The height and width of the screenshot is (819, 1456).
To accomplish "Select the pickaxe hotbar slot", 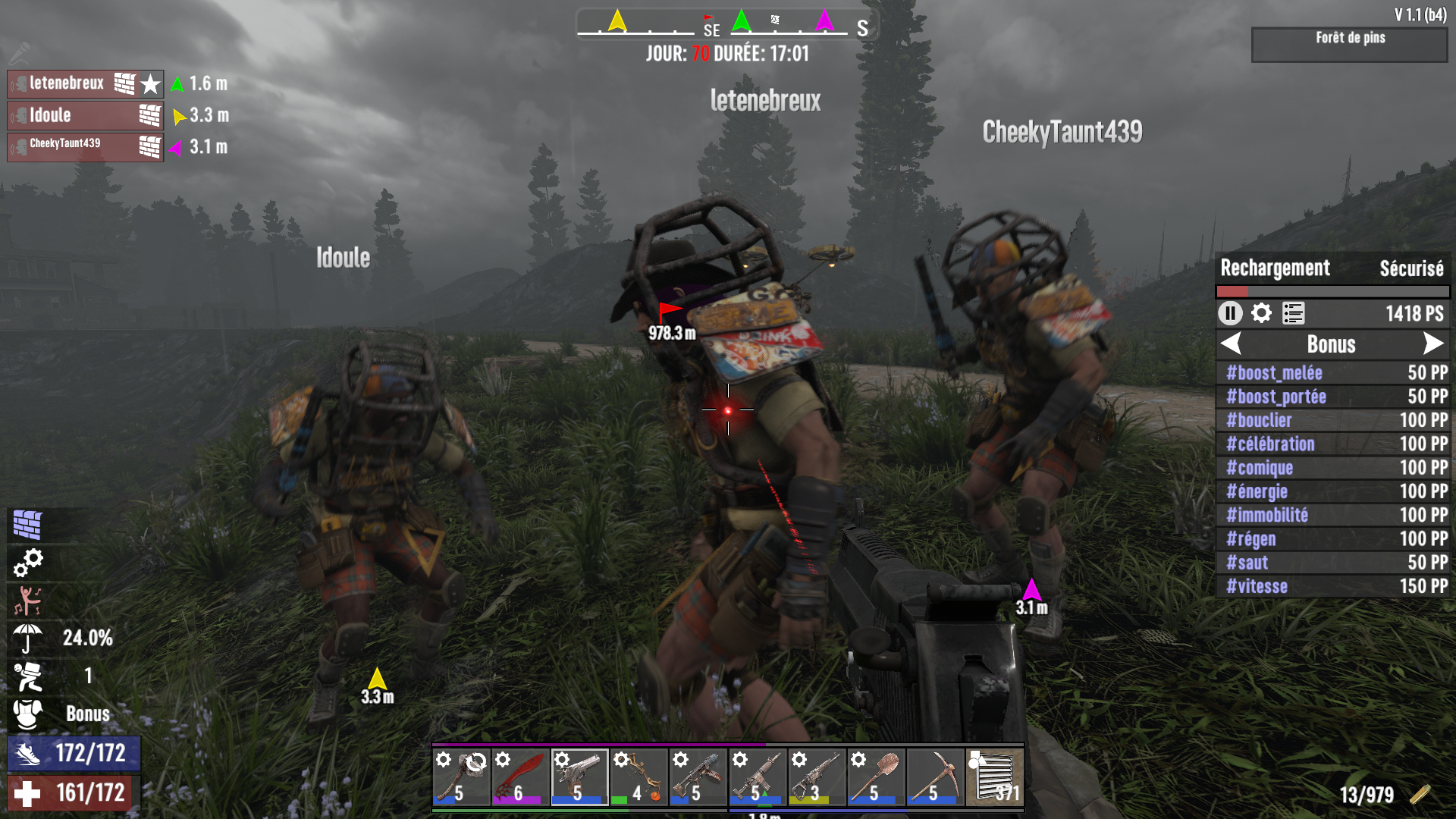I will coord(935,777).
